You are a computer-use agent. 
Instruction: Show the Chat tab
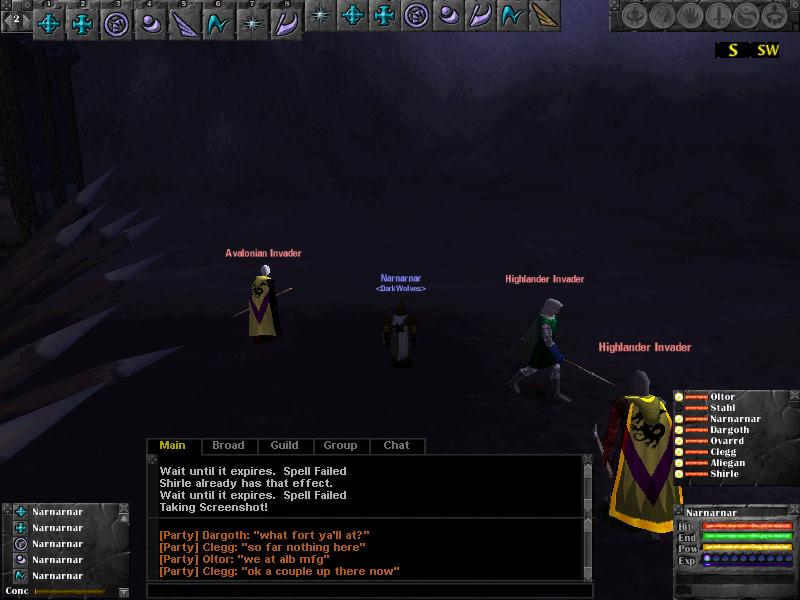(x=396, y=446)
